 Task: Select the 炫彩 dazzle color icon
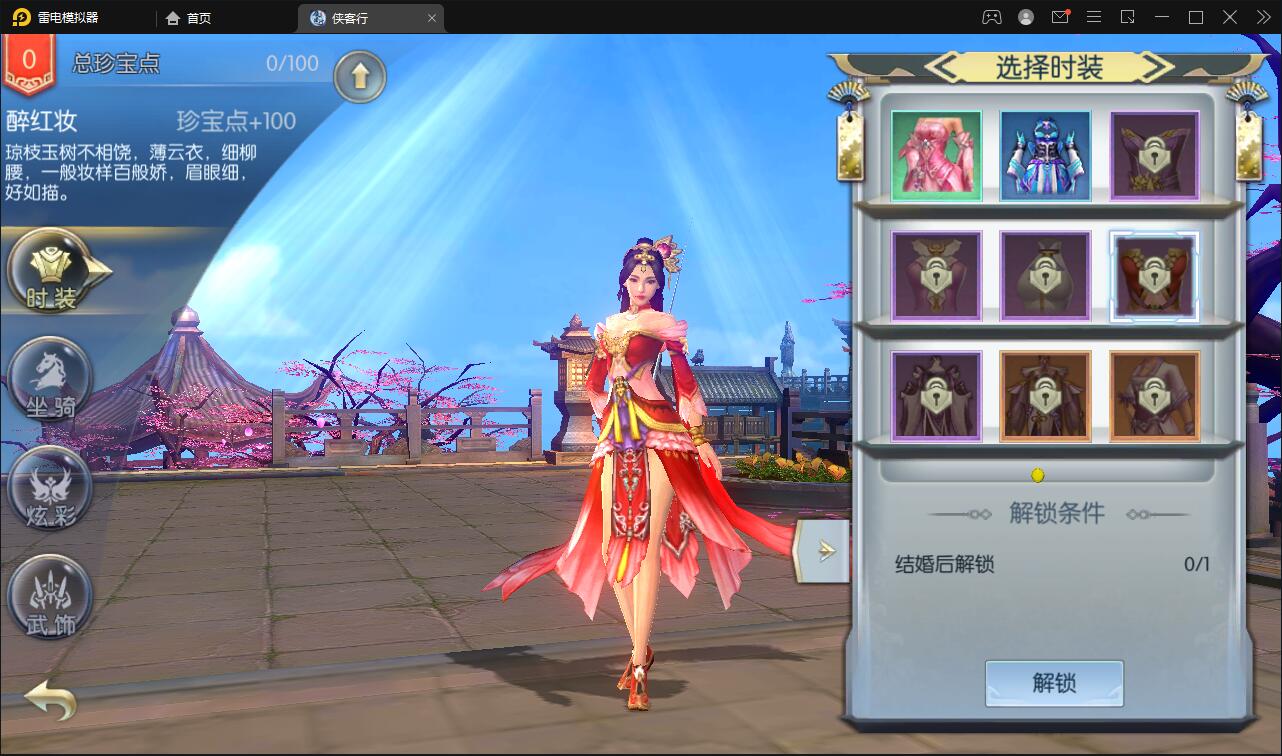tap(48, 490)
